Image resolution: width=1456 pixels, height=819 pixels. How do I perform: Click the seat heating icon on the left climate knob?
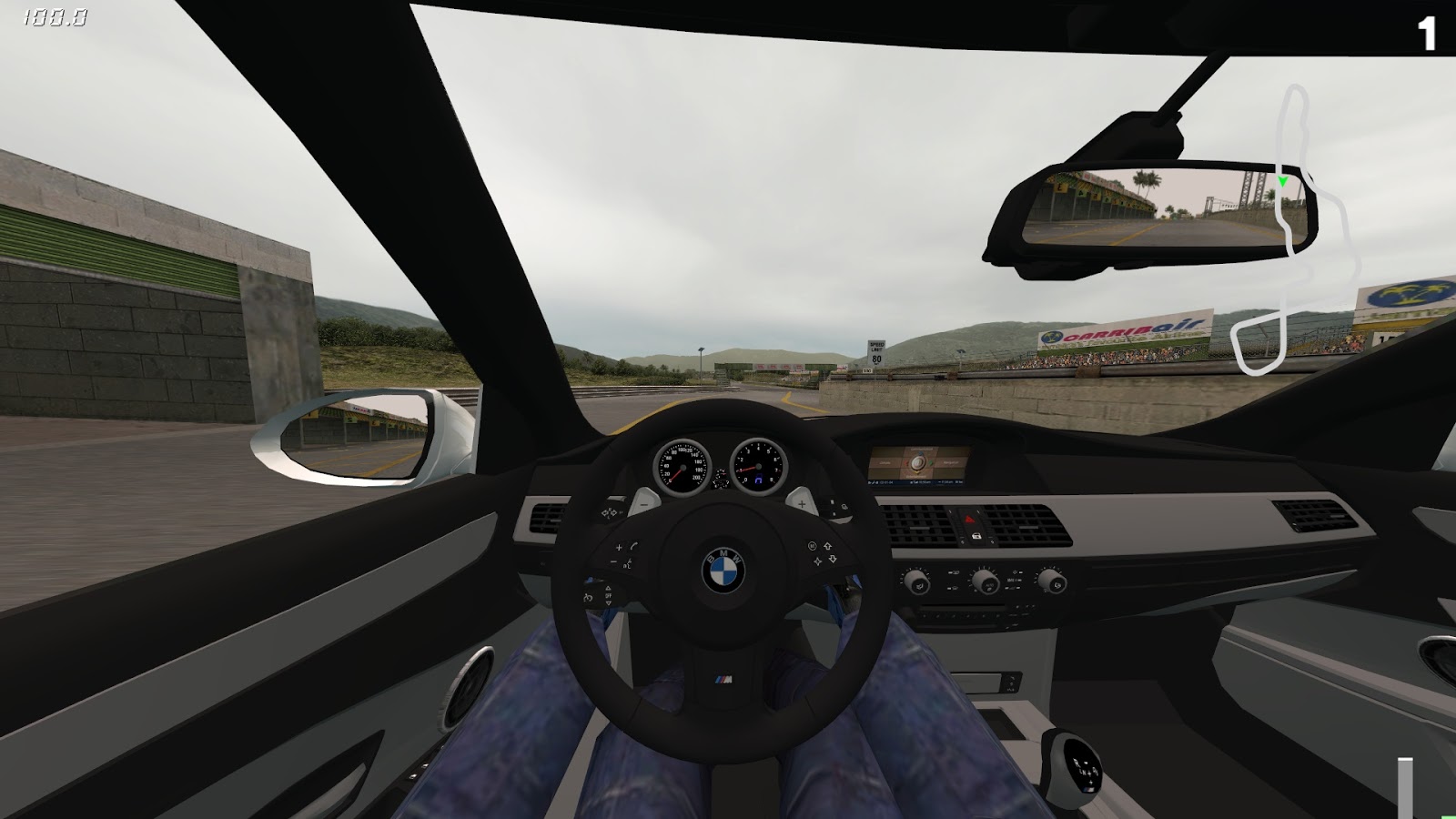(920, 586)
